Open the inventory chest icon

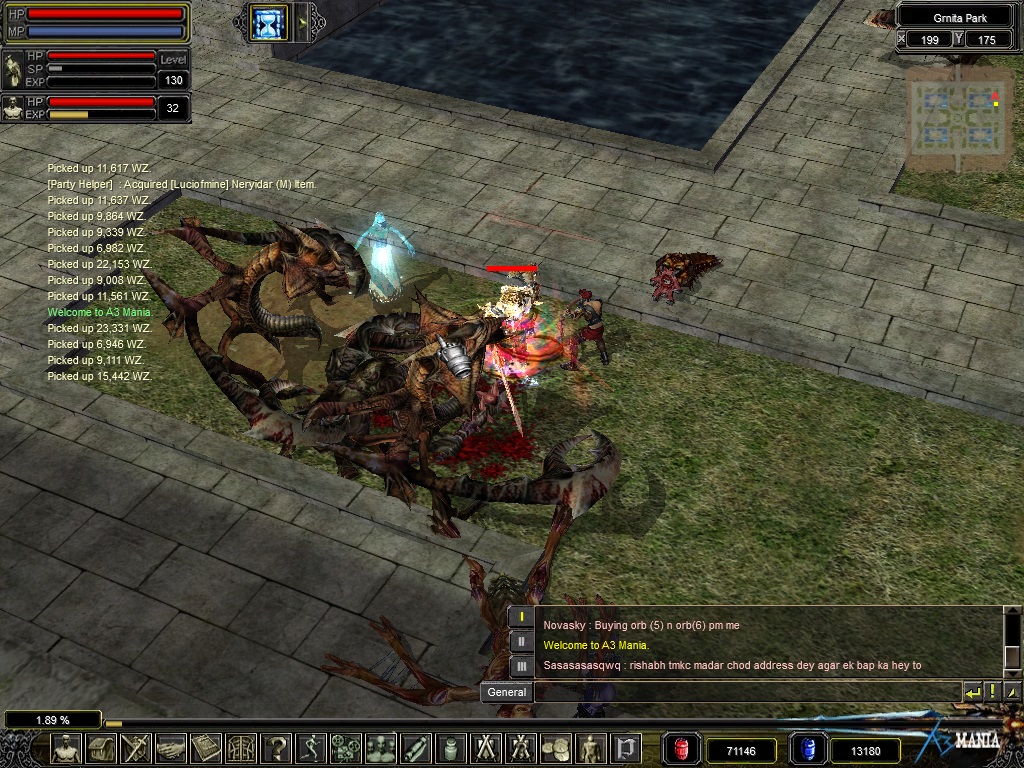pyautogui.click(x=101, y=748)
